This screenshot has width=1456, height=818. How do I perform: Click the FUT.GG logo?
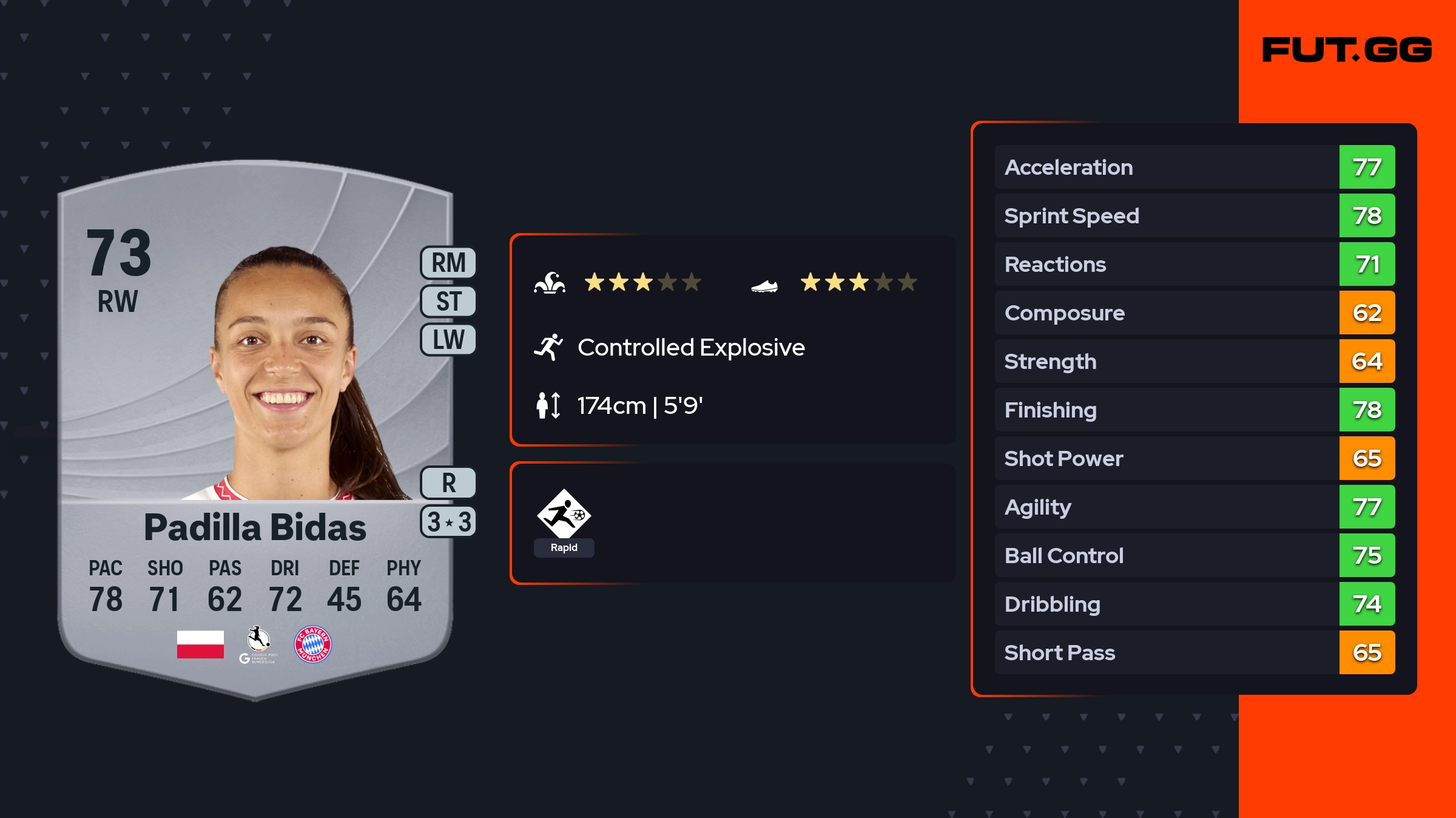click(x=1347, y=50)
